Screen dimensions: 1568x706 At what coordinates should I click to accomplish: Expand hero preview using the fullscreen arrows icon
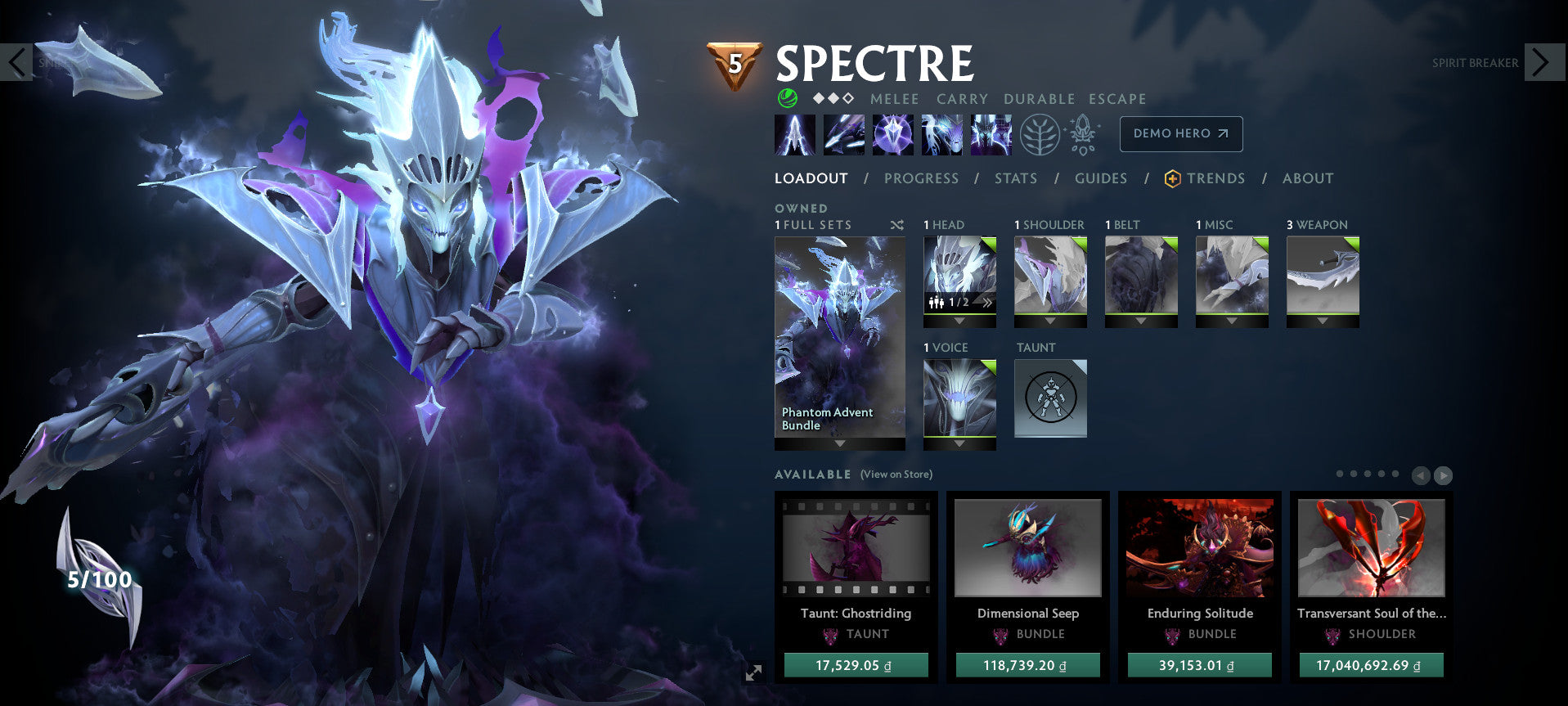[753, 672]
